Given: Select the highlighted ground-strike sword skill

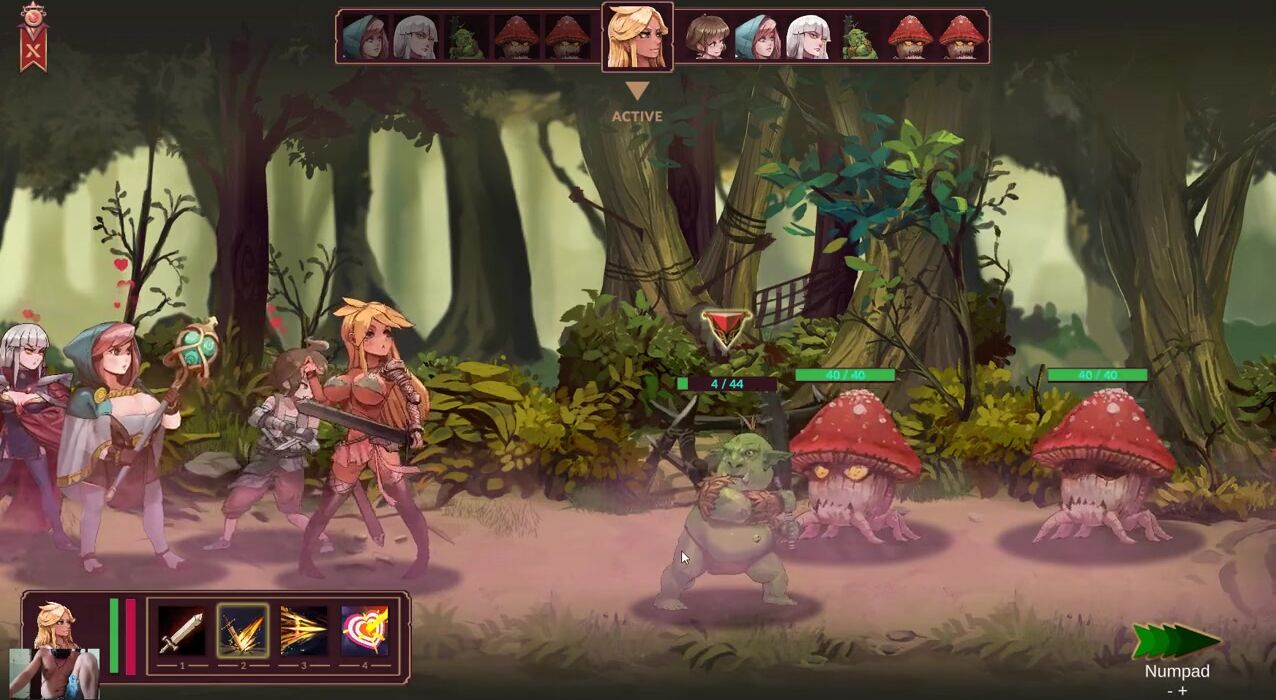Looking at the screenshot, I should 243,632.
